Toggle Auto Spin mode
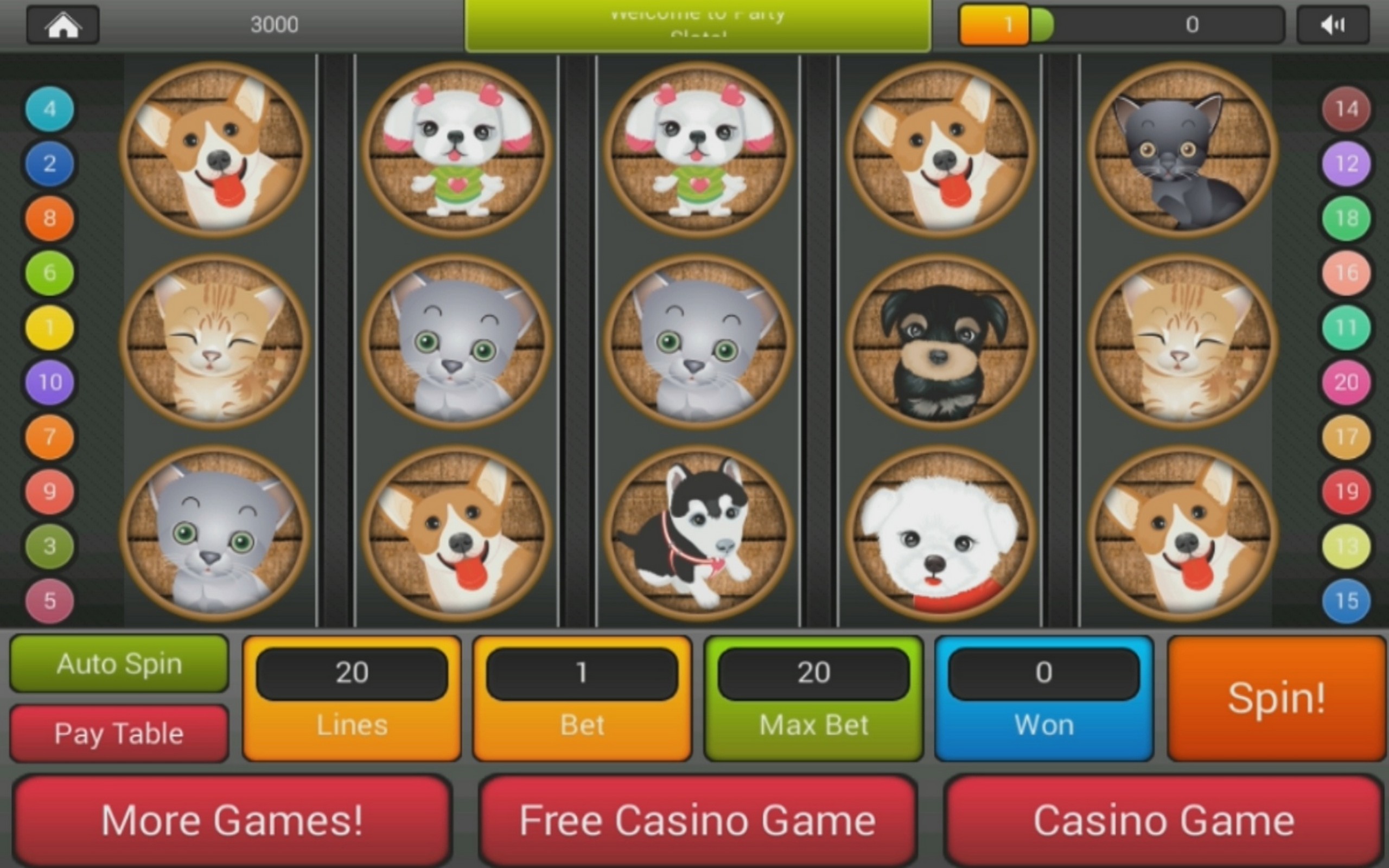1389x868 pixels. (x=118, y=663)
